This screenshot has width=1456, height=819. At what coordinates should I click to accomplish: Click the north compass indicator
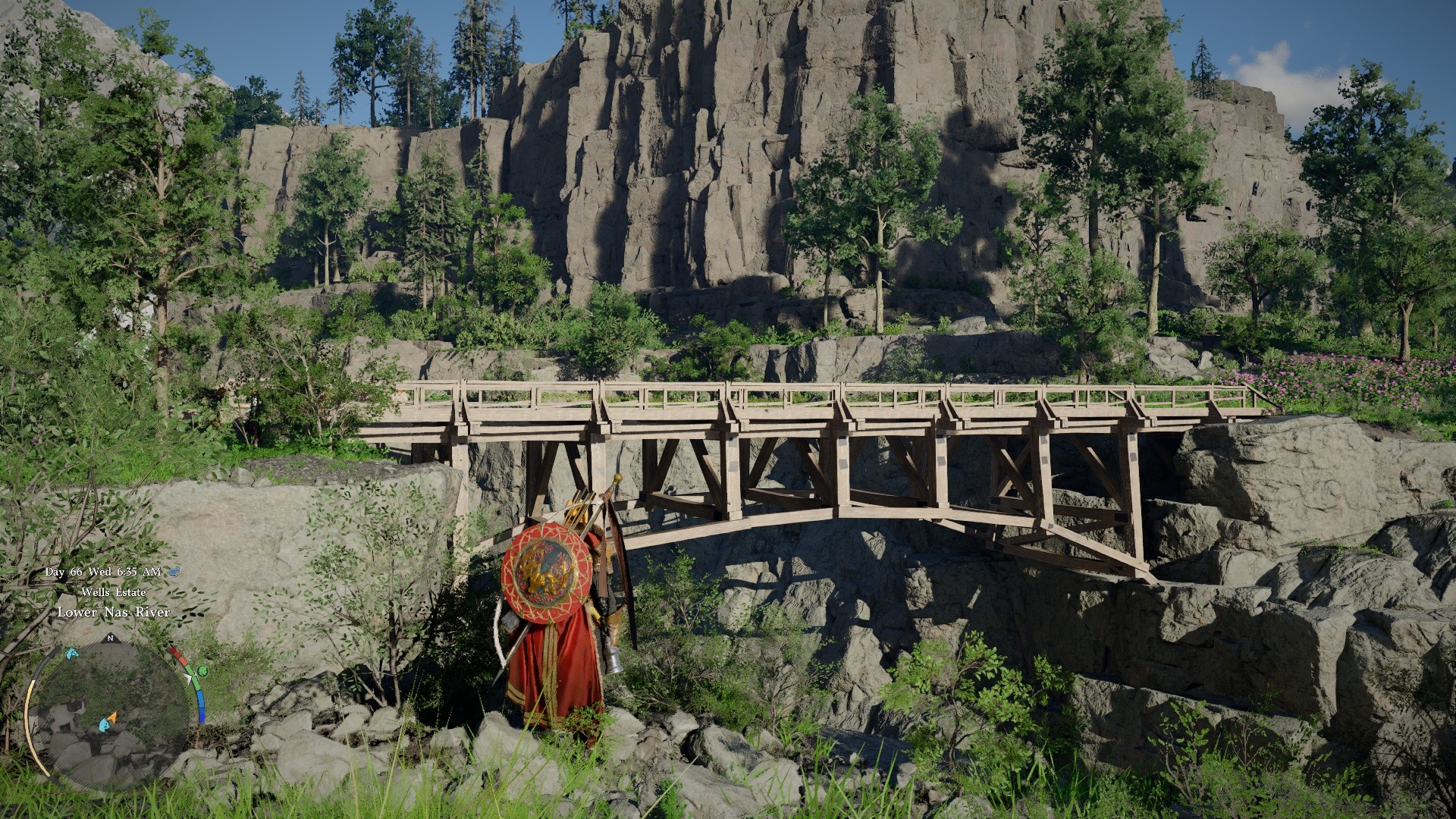click(109, 637)
